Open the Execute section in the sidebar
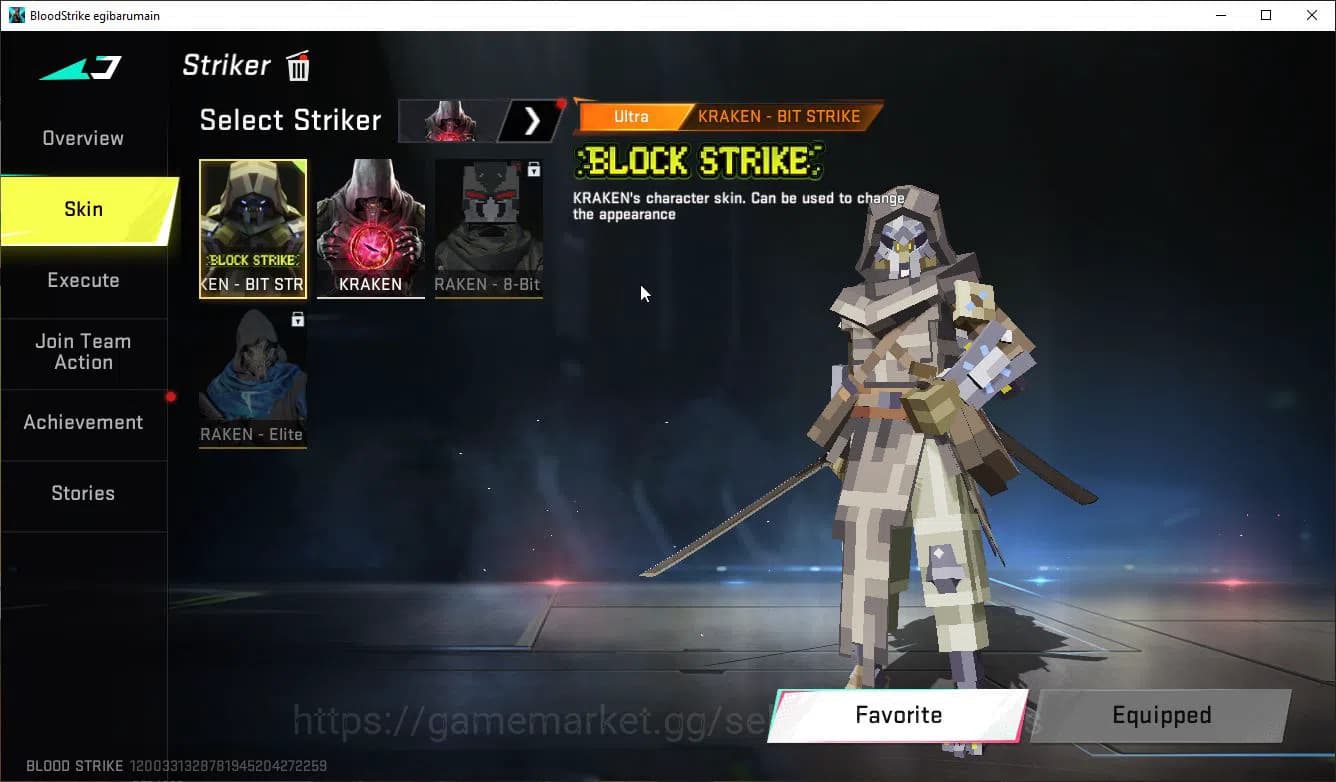Screen dimensions: 1336x782 (x=83, y=280)
